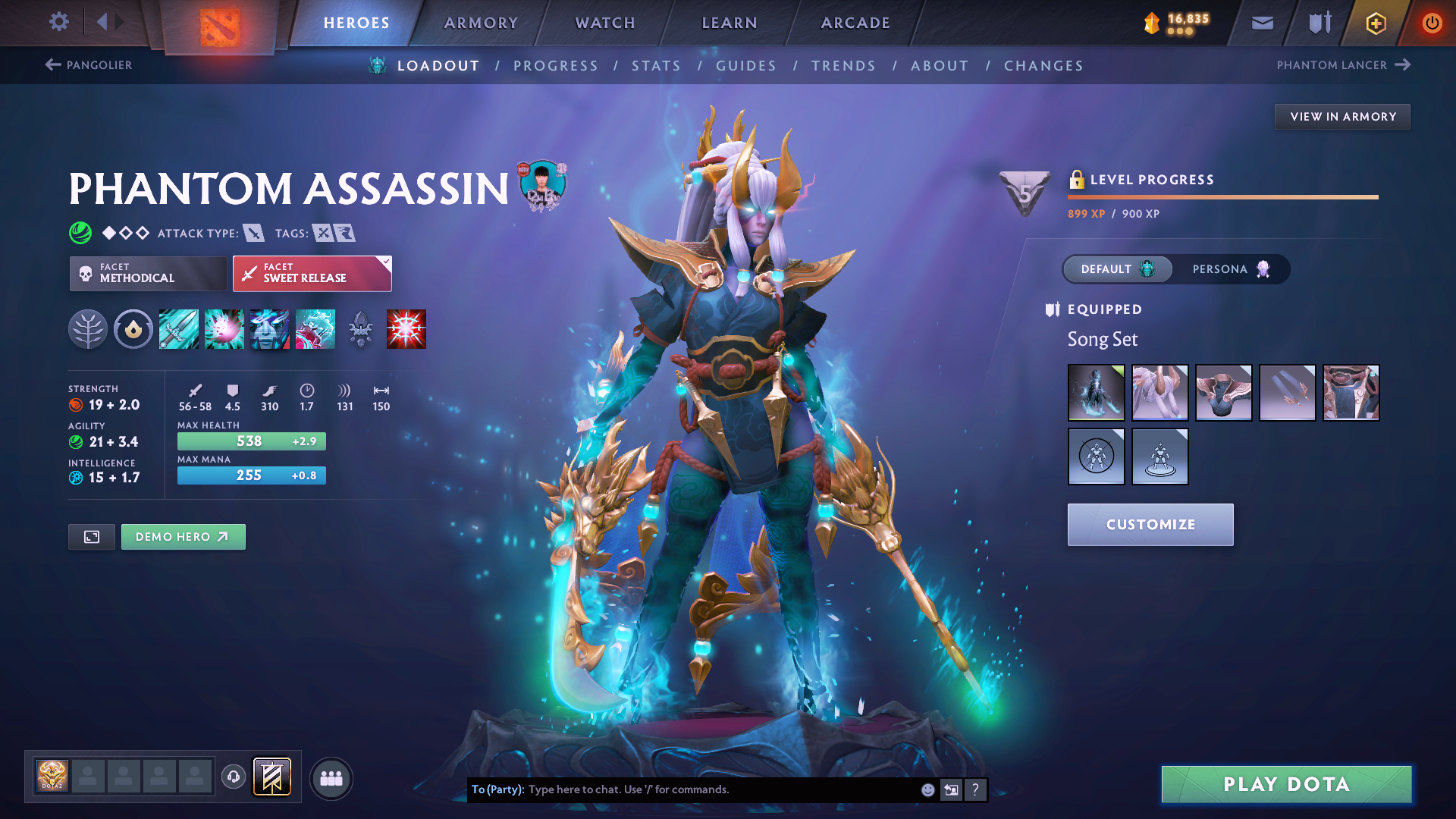The image size is (1456, 819).
Task: Open the Play Dota button
Action: pos(1286,784)
